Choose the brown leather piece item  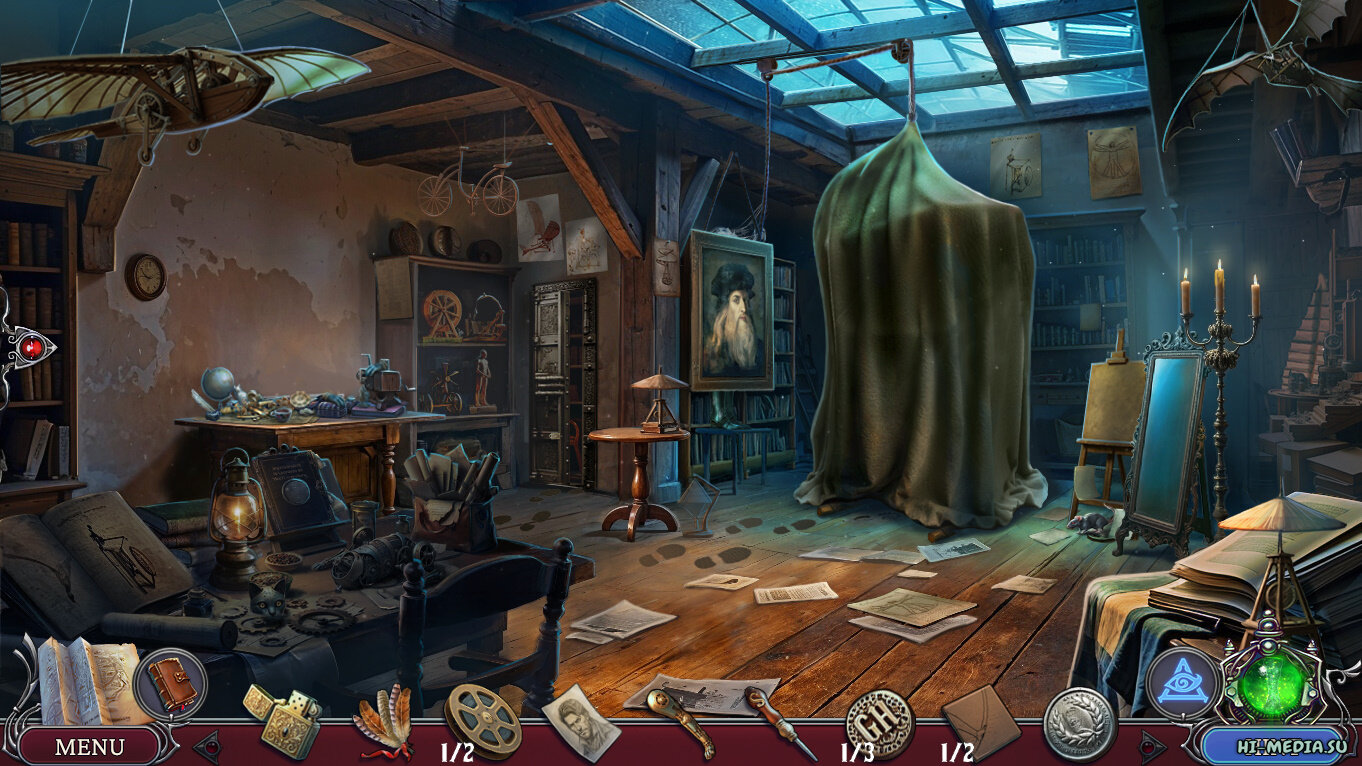pos(980,720)
